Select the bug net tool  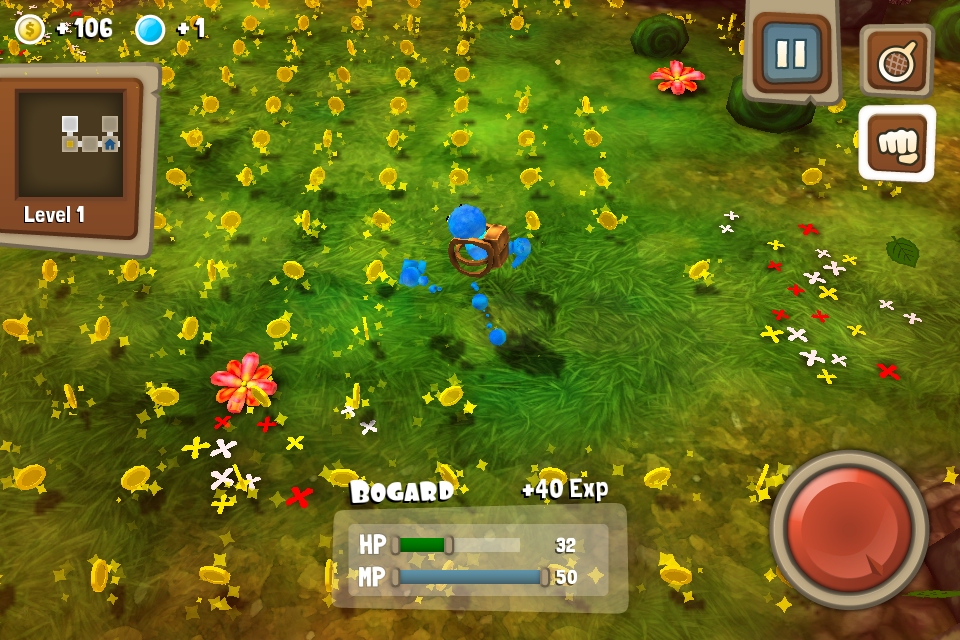click(x=896, y=62)
